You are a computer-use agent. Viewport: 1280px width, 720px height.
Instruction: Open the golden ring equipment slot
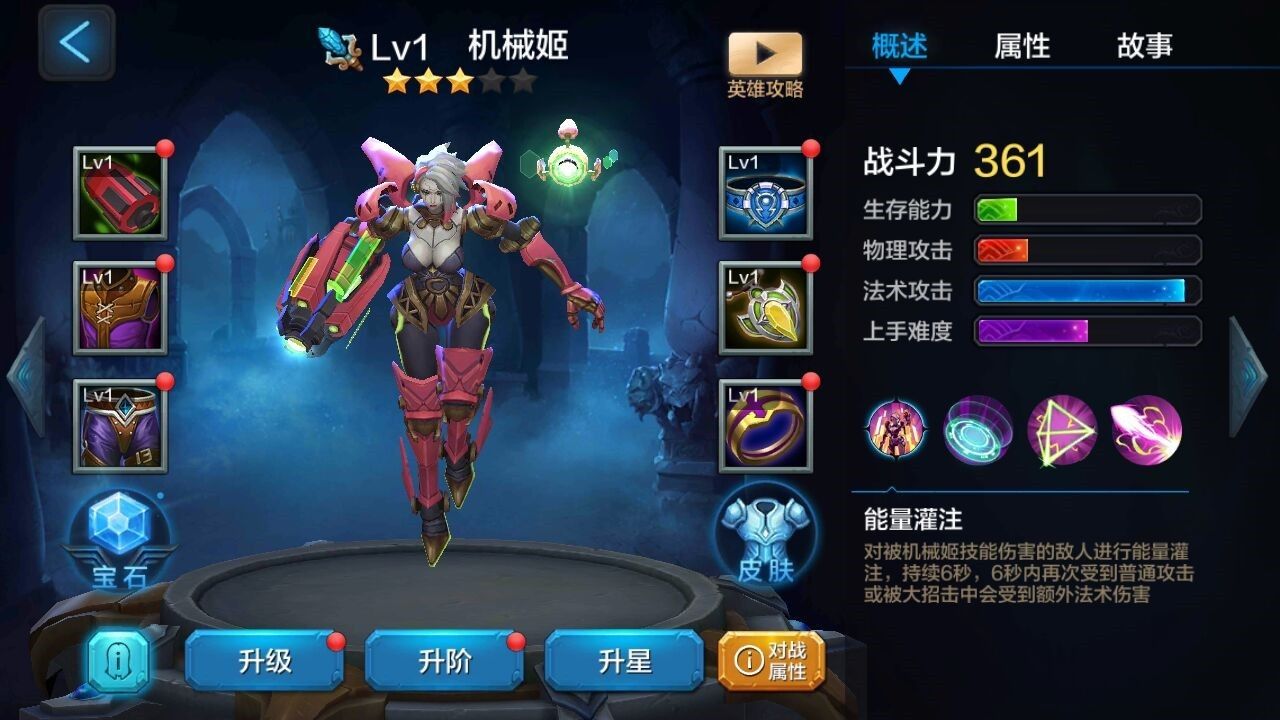tap(765, 424)
